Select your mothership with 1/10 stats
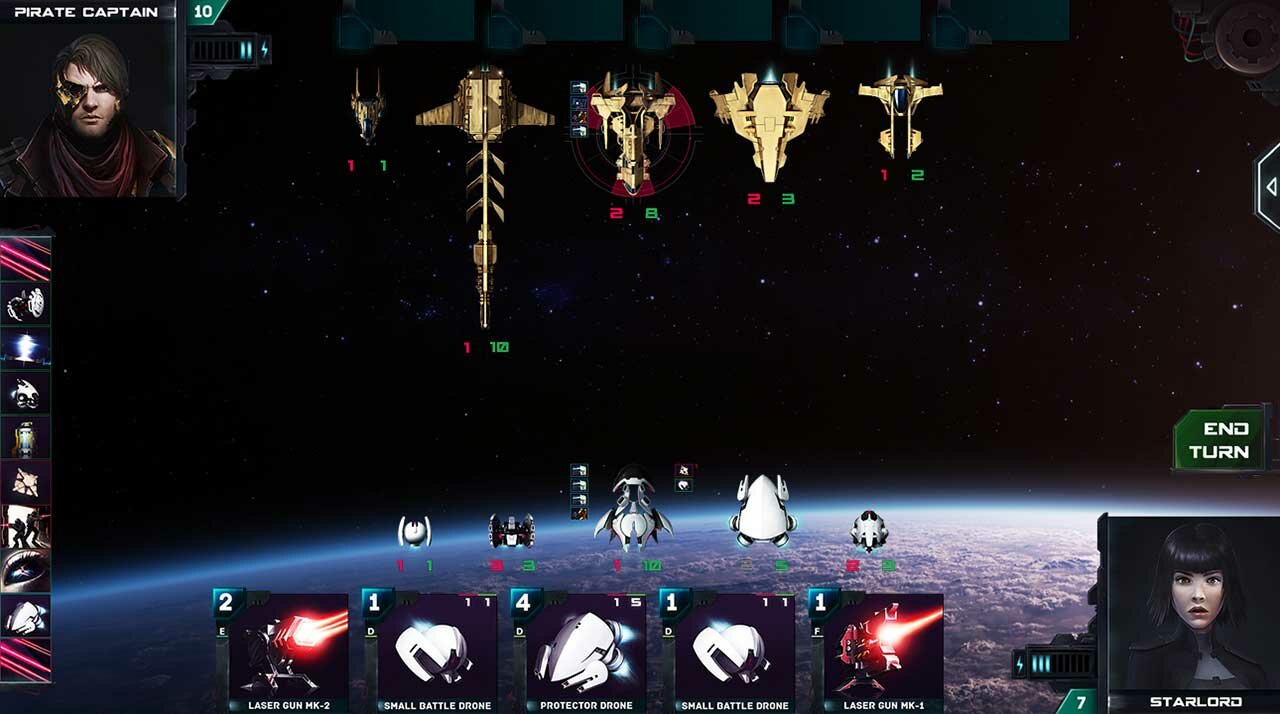The image size is (1280, 714). tap(632, 508)
